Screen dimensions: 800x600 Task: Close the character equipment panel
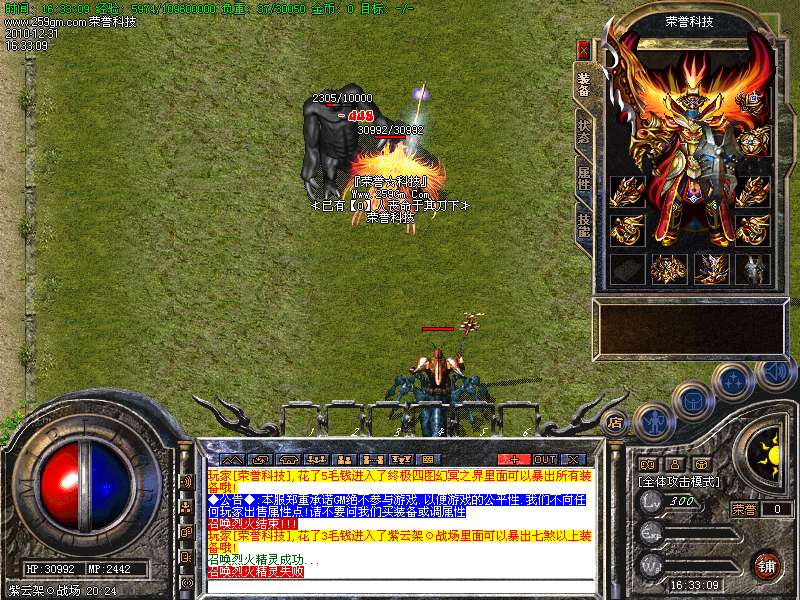(584, 49)
